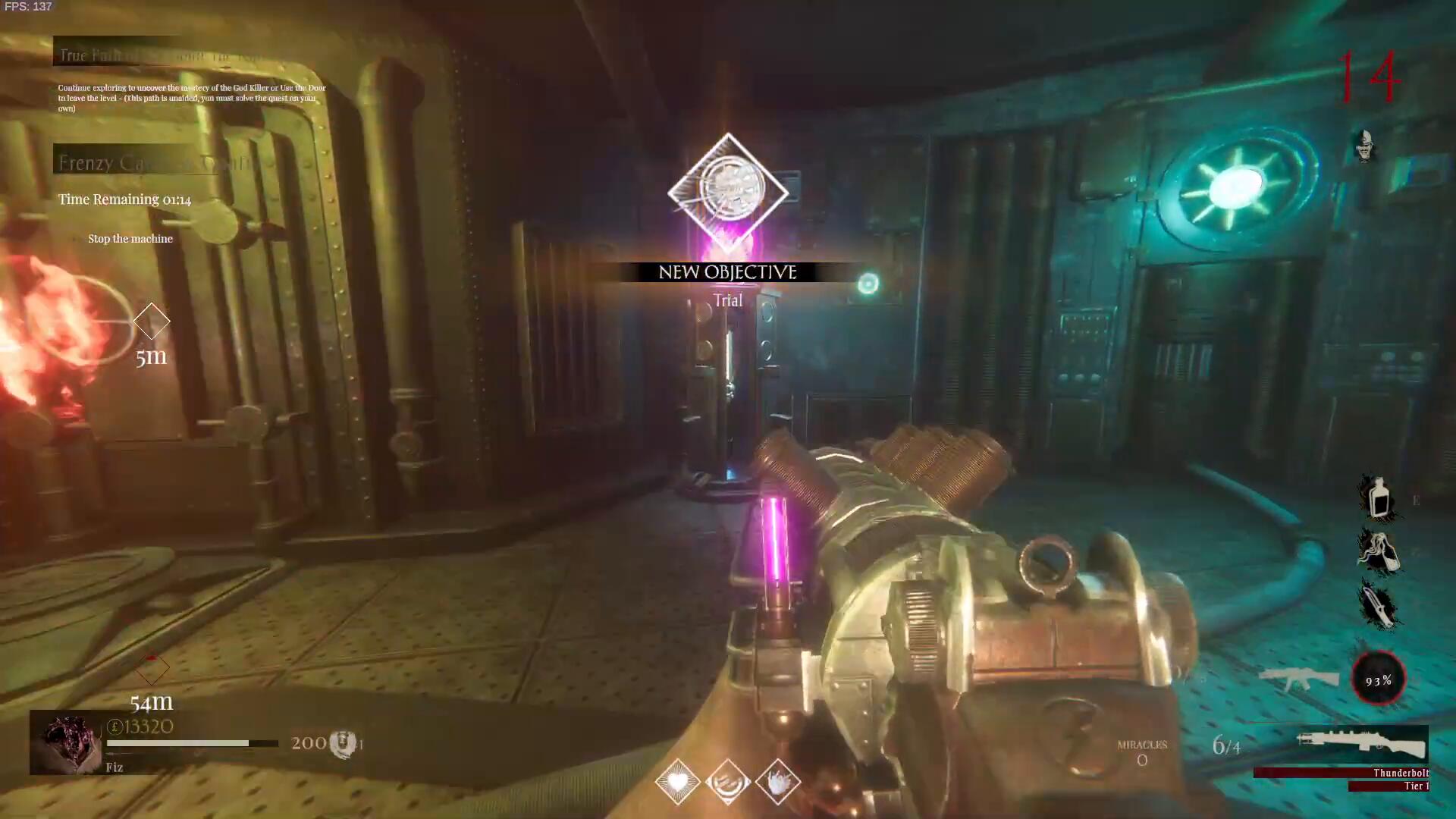1456x819 pixels.
Task: Select the Molotov cocktail icon
Action: coord(1378,551)
